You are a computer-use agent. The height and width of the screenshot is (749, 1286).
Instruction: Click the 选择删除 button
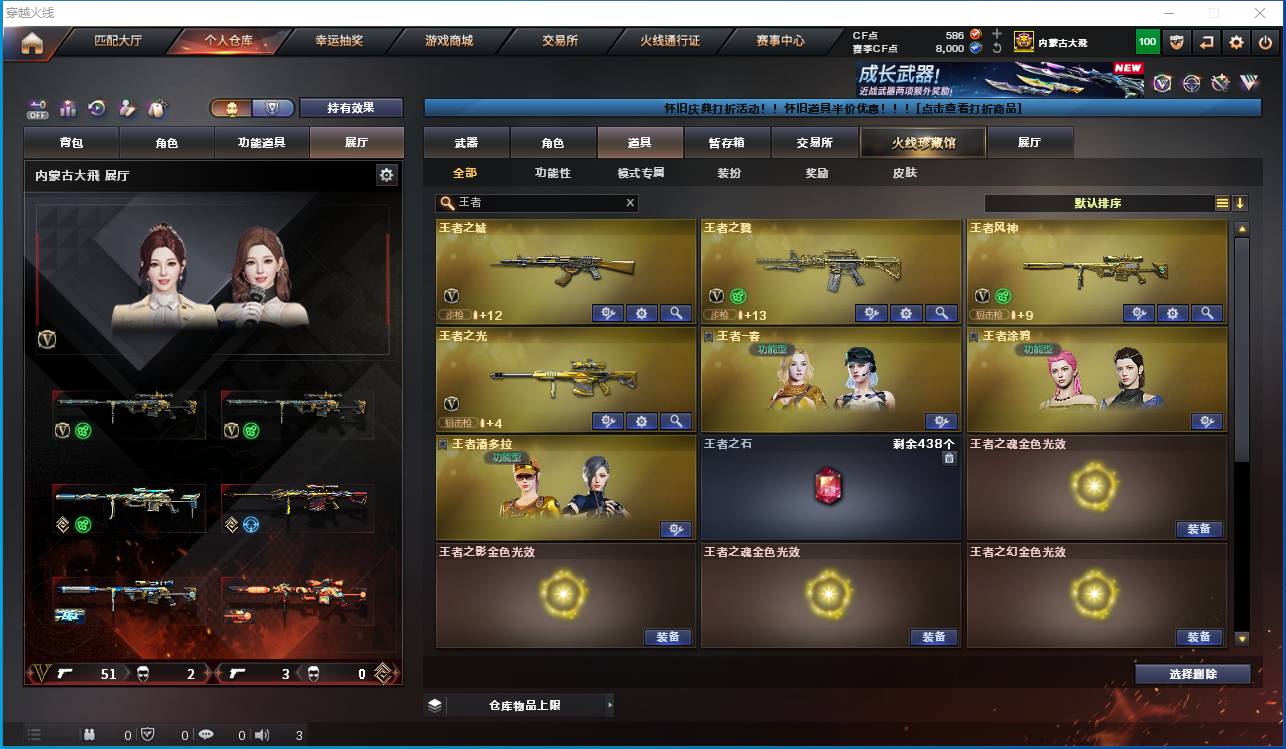tap(1192, 673)
